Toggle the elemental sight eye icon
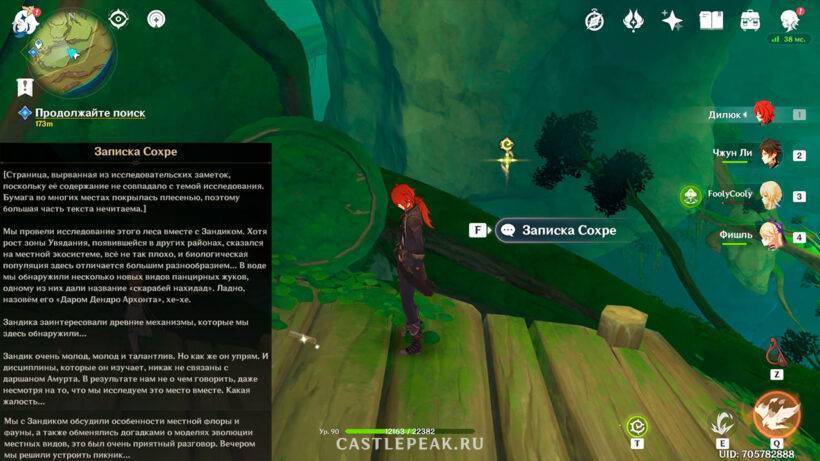Viewport: 820px width, 461px height. pos(119,19)
